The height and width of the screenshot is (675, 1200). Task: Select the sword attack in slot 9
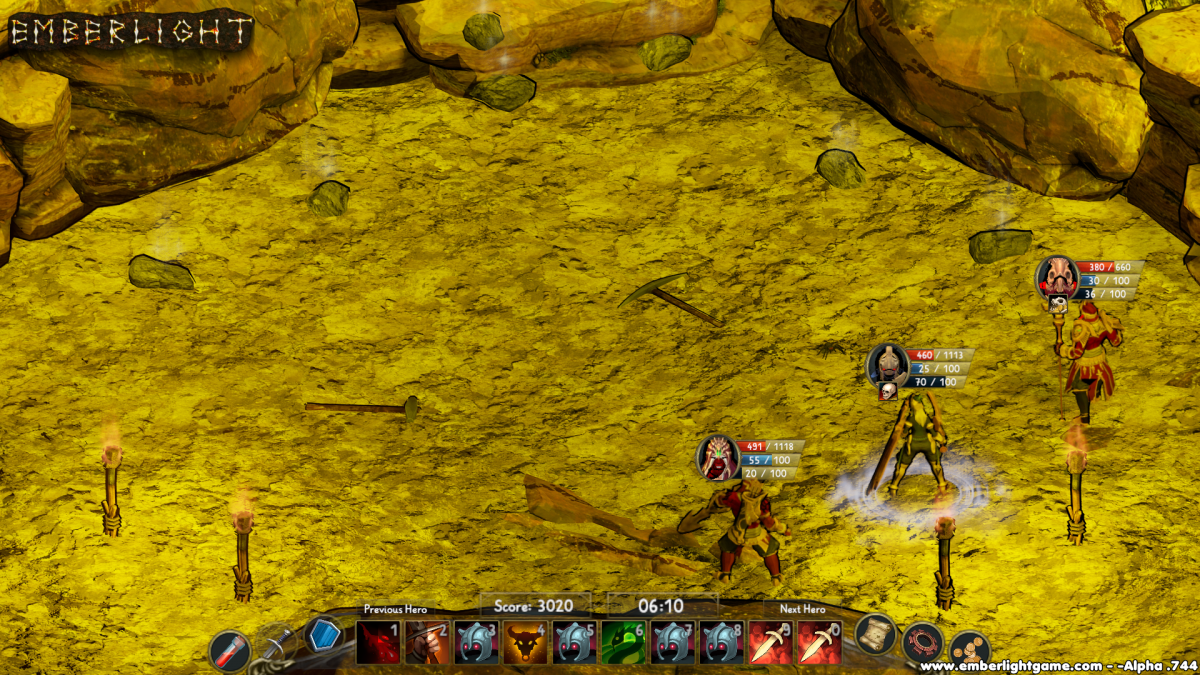770,642
